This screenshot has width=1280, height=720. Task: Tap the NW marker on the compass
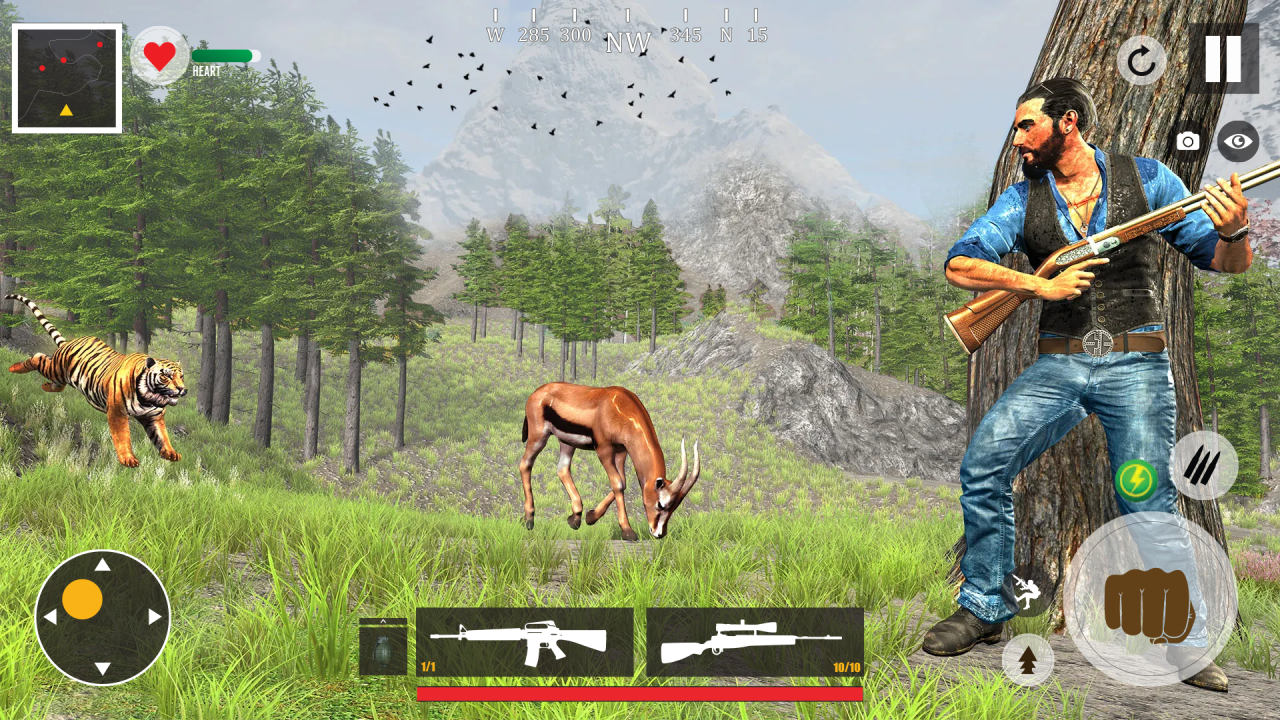pyautogui.click(x=630, y=42)
